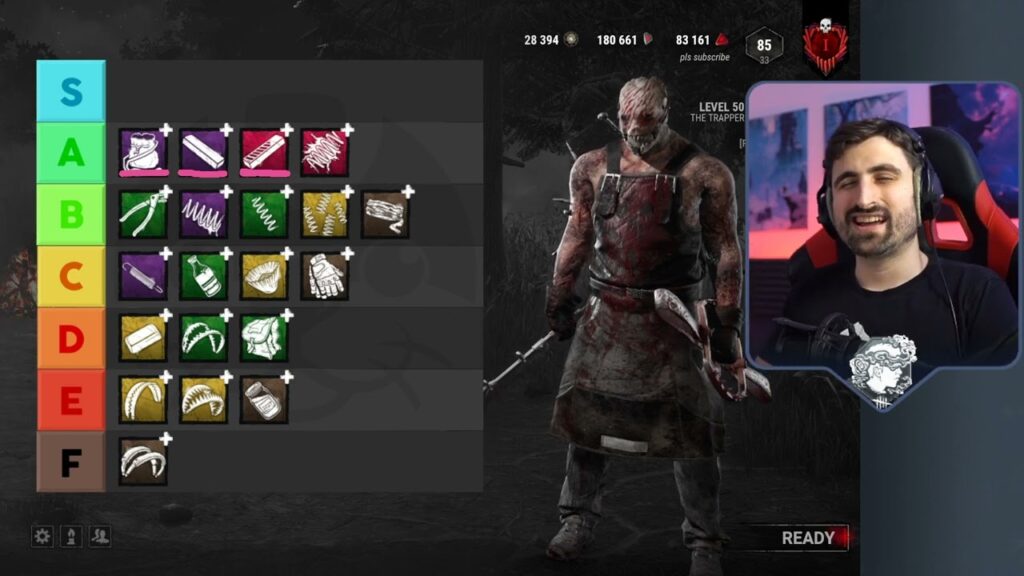Select the purple Trapper Sack add-on
This screenshot has height=576, width=1024.
tap(143, 151)
